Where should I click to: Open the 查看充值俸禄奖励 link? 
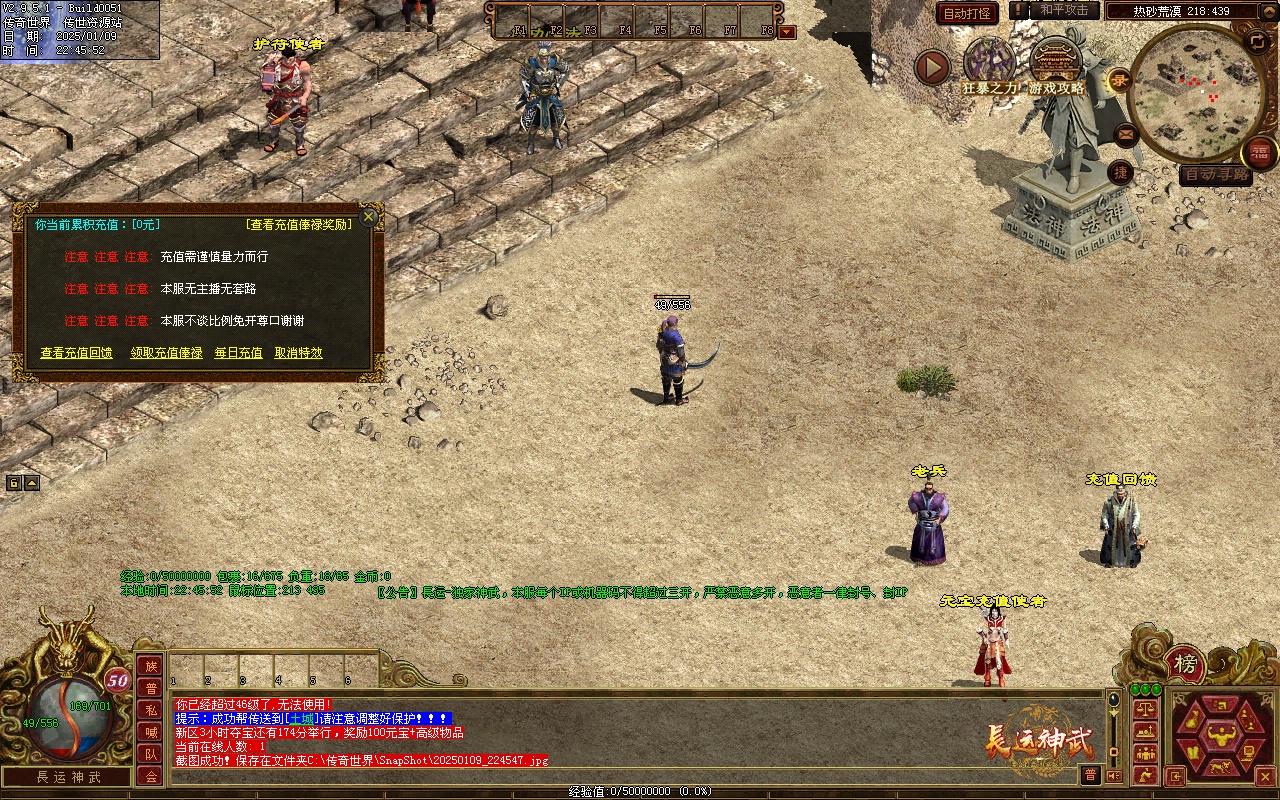pos(299,225)
